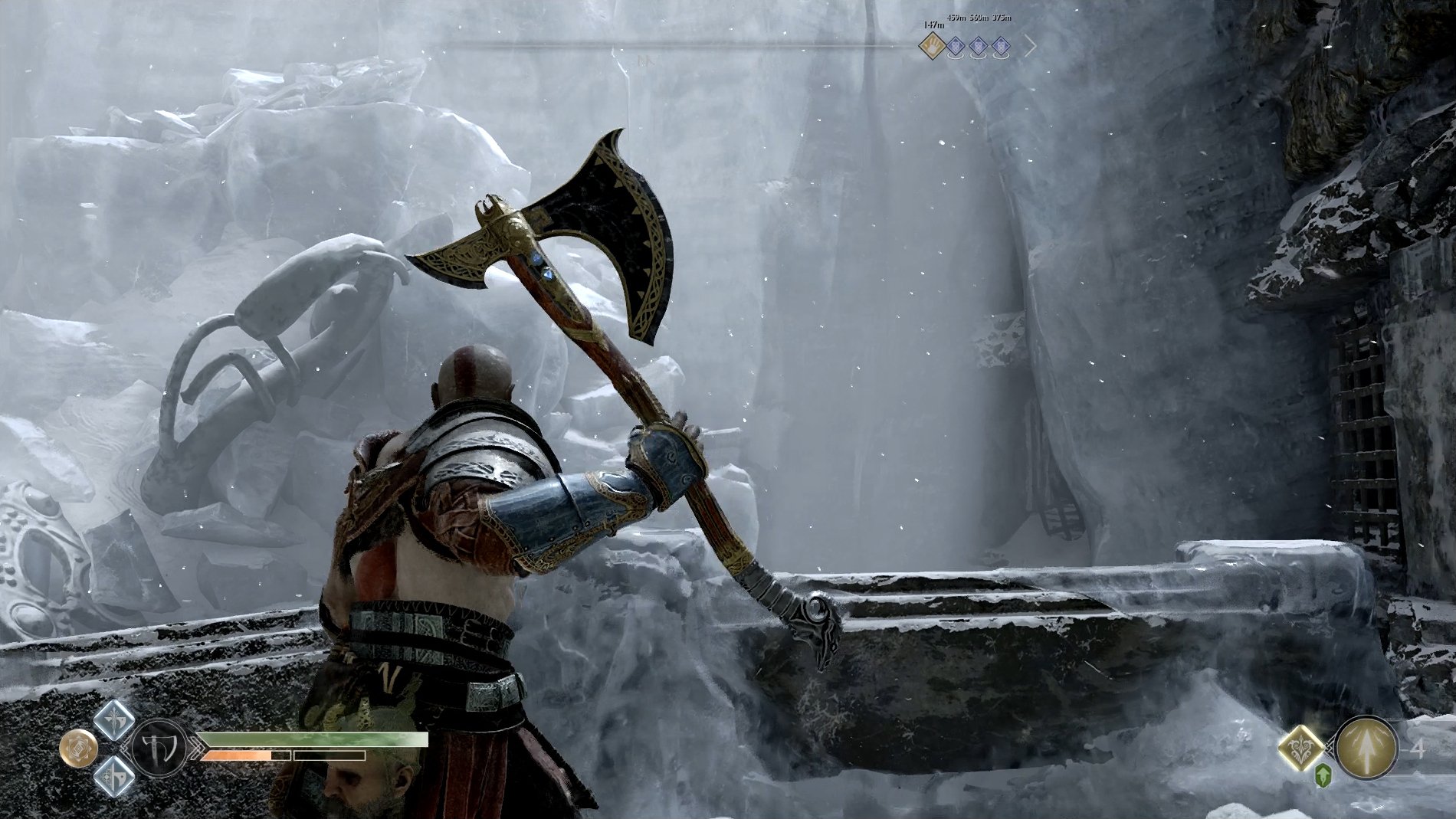Click the gold diamond icon beside the arrow counter
The width and height of the screenshot is (1456, 819).
1300,749
